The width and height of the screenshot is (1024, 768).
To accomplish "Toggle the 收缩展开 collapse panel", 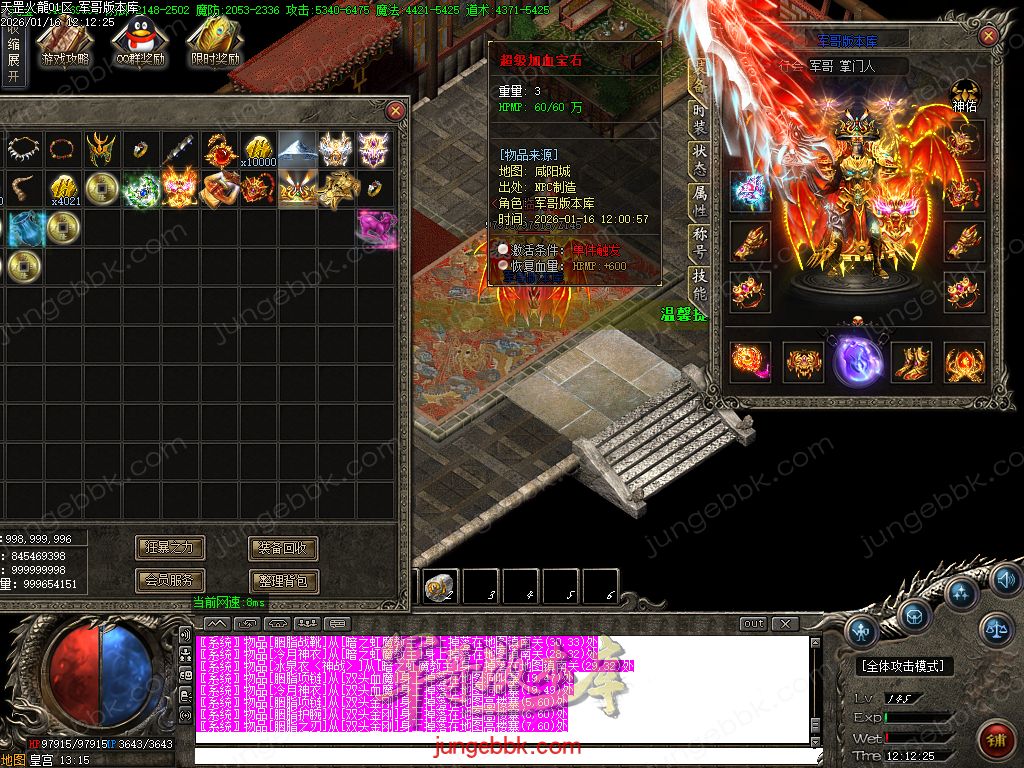I will click(x=13, y=52).
